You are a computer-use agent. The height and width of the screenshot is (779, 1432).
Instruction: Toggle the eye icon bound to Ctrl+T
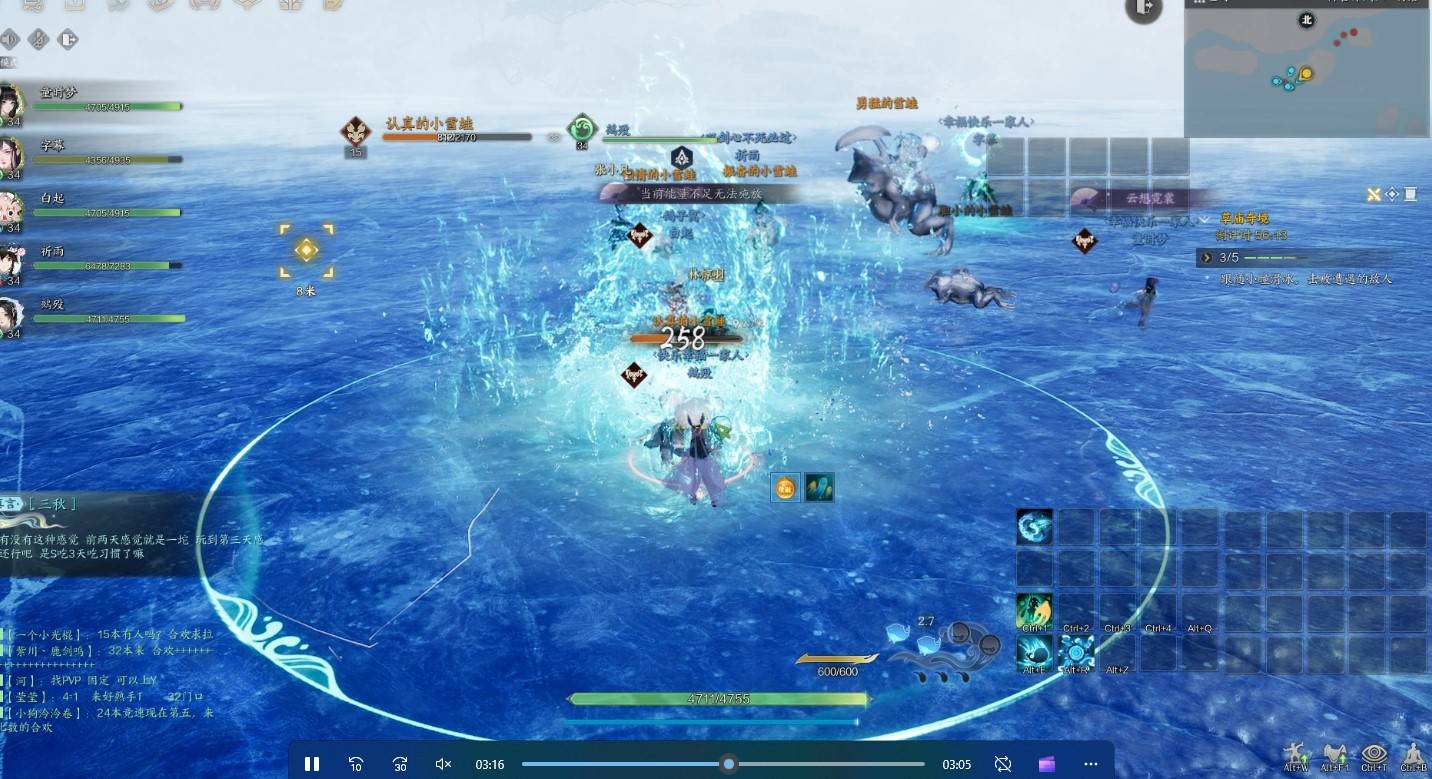[1374, 753]
